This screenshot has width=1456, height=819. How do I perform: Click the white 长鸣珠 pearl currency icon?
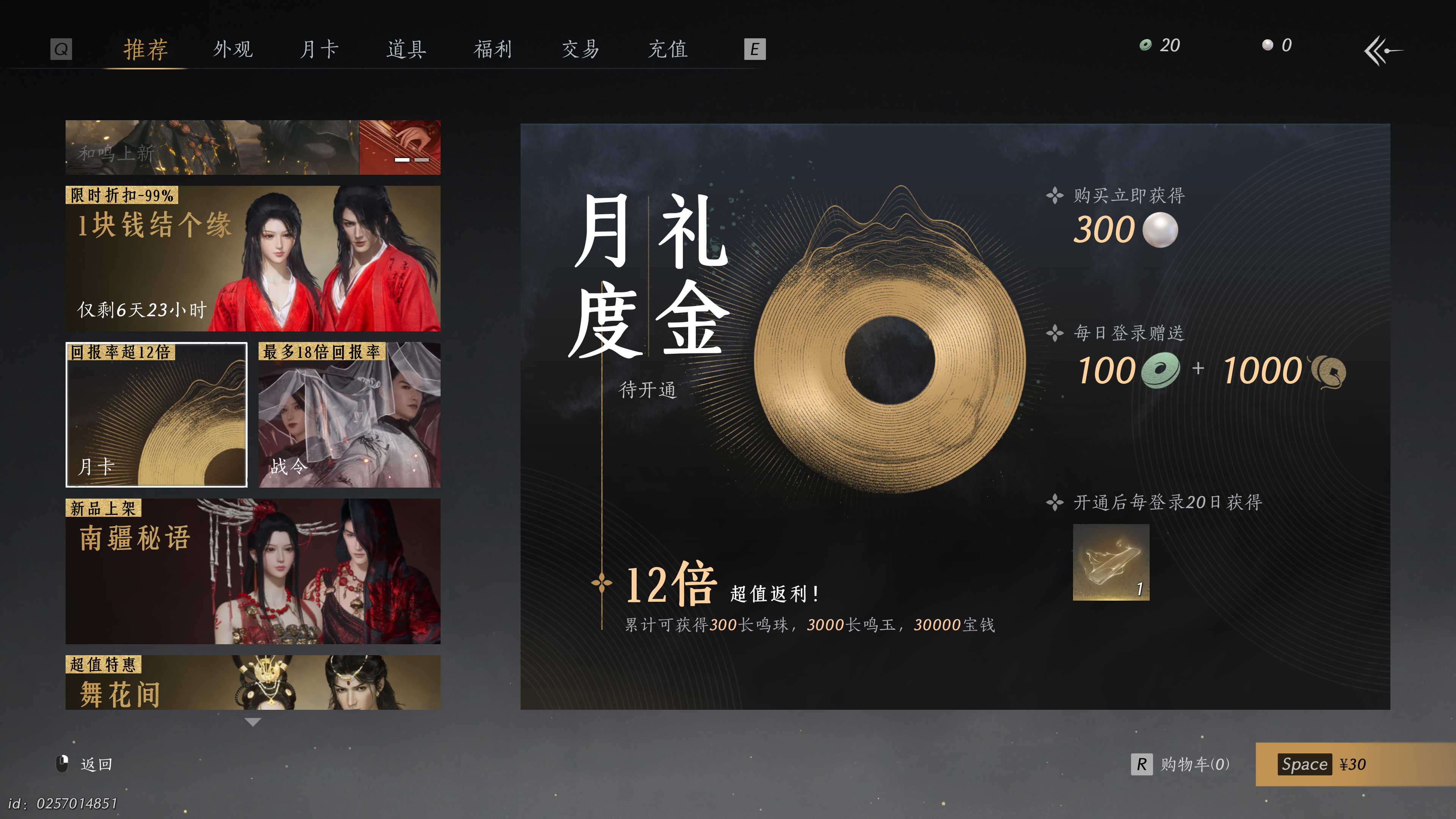point(1266,45)
